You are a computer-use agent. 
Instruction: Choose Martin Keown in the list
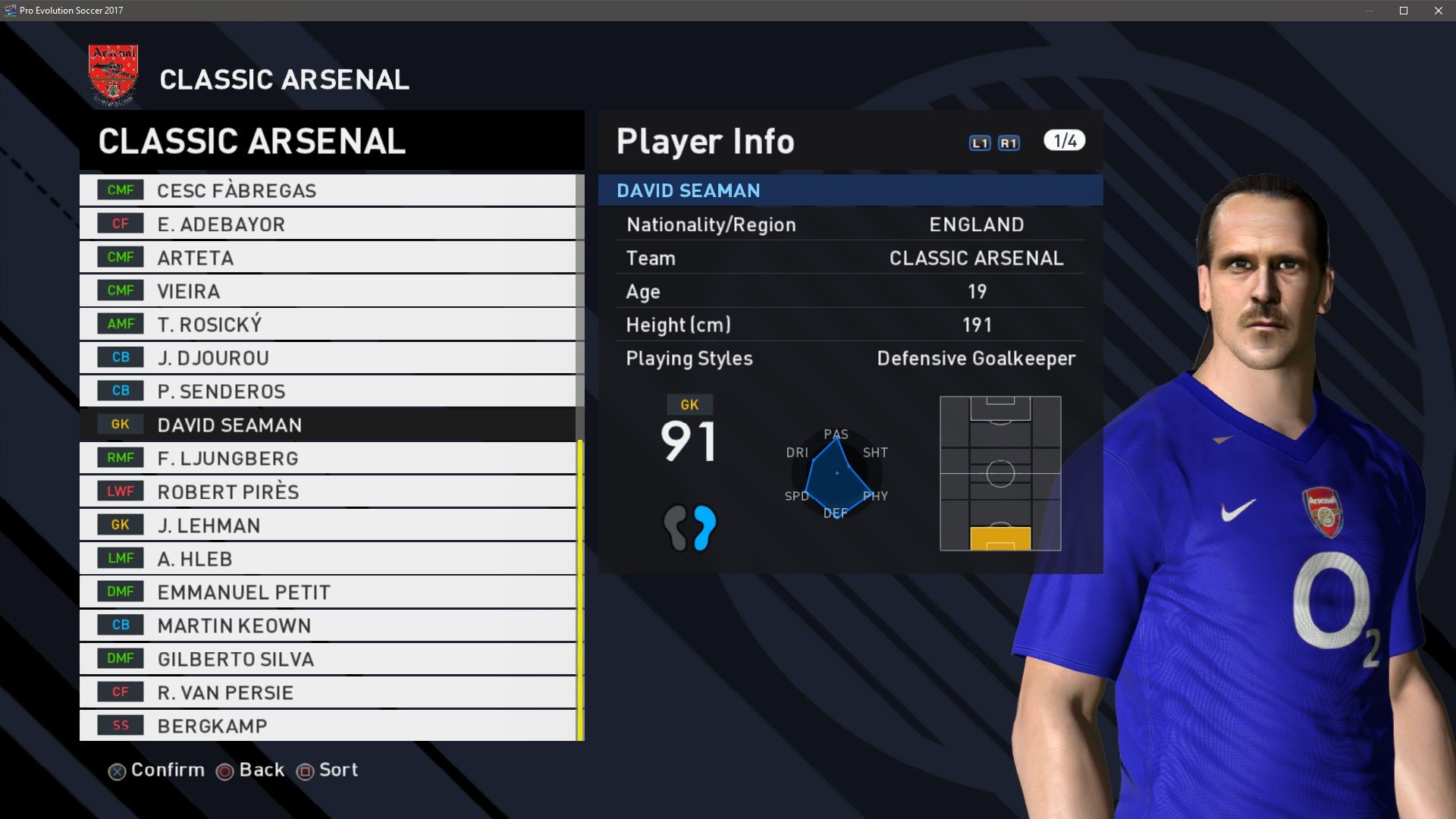point(328,626)
